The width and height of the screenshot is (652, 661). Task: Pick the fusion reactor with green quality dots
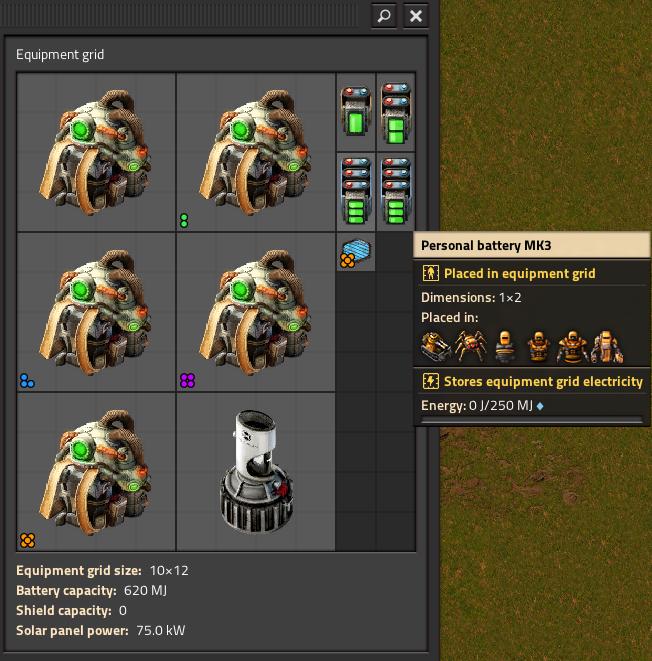(256, 152)
